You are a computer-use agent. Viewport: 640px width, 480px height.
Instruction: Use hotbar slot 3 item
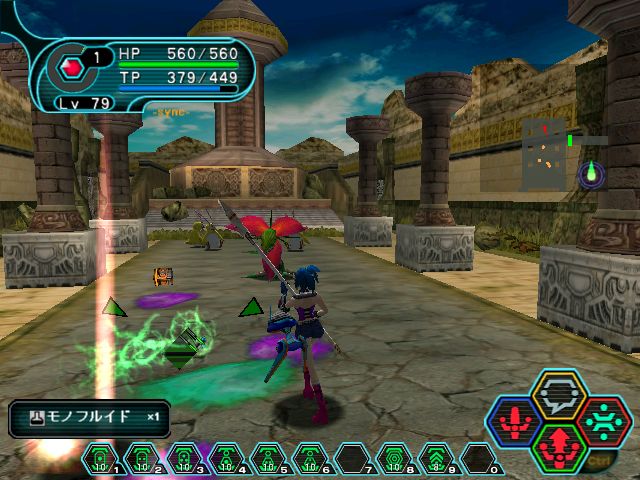[x=183, y=460]
